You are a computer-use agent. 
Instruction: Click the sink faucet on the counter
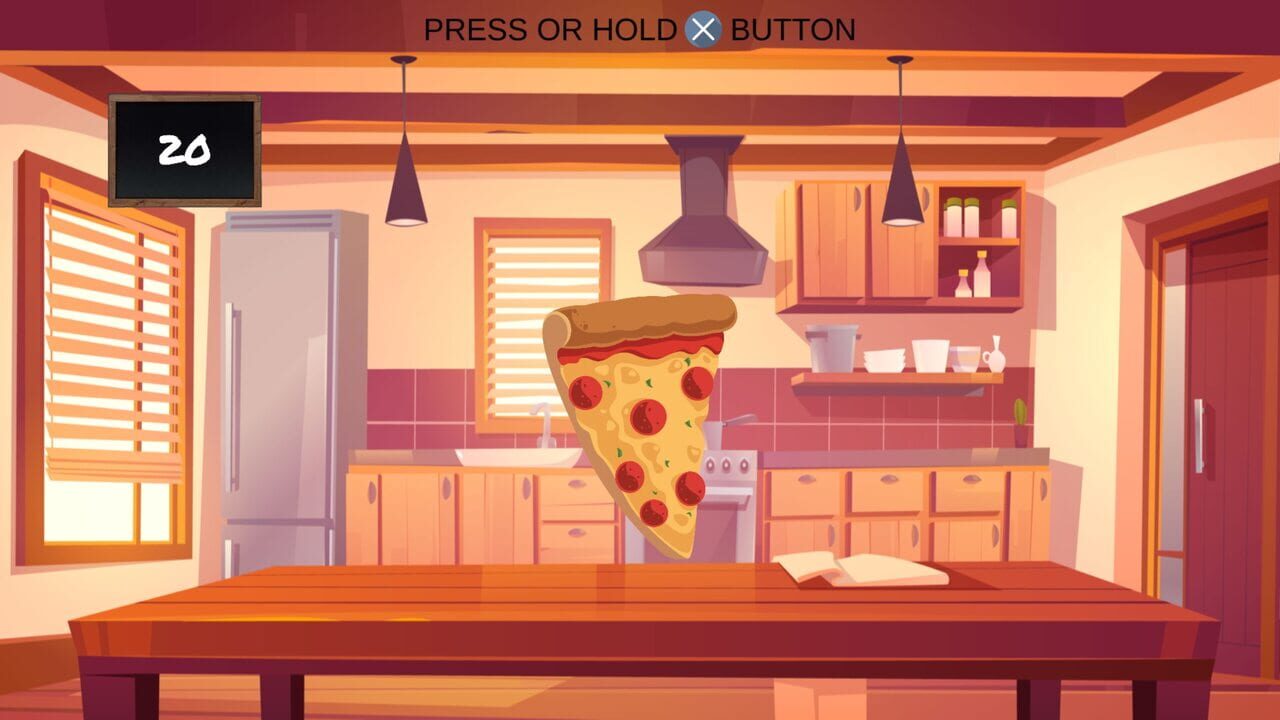[545, 425]
